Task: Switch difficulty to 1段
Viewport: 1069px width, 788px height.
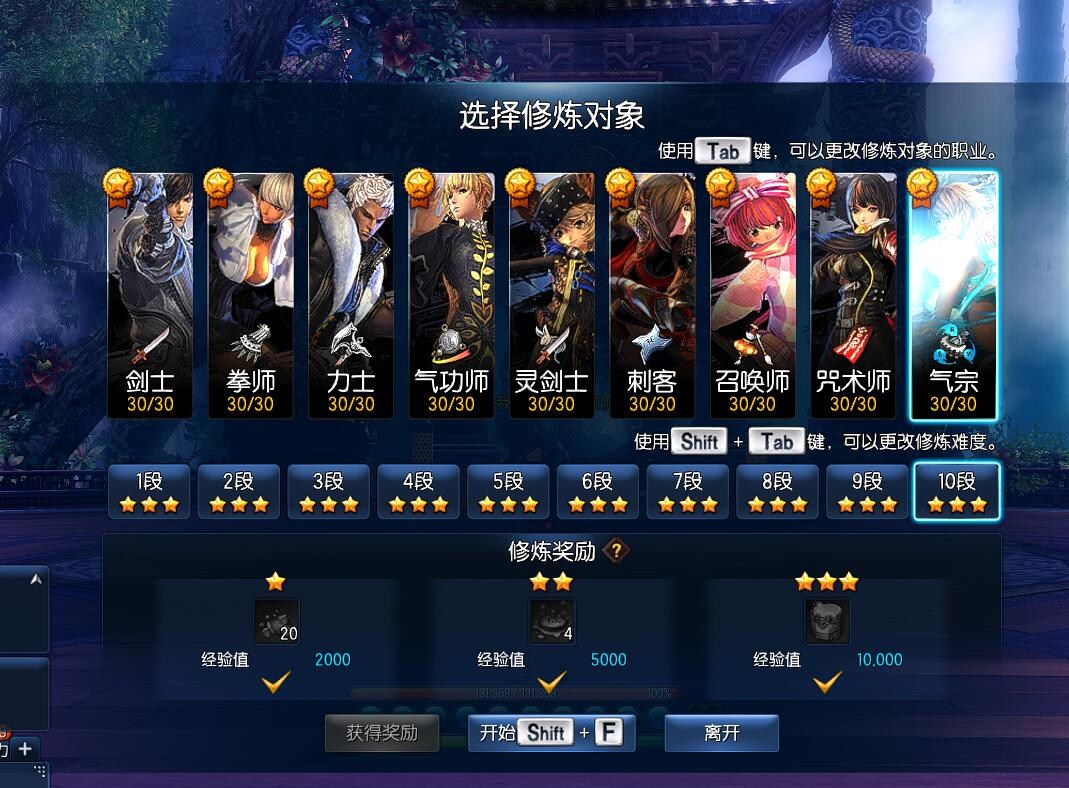Action: click(149, 491)
